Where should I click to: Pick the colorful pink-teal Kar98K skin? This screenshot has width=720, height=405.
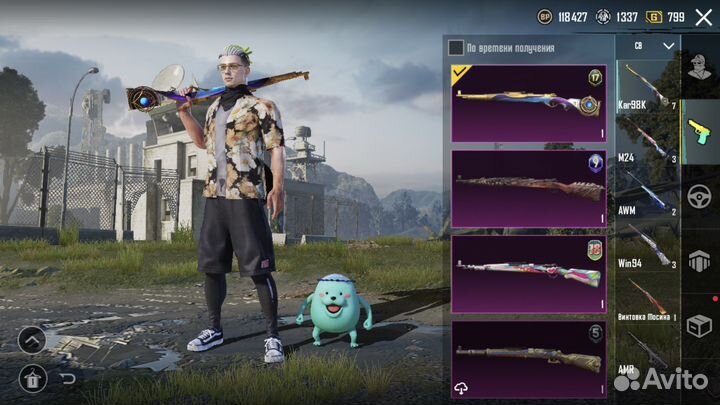click(x=528, y=274)
